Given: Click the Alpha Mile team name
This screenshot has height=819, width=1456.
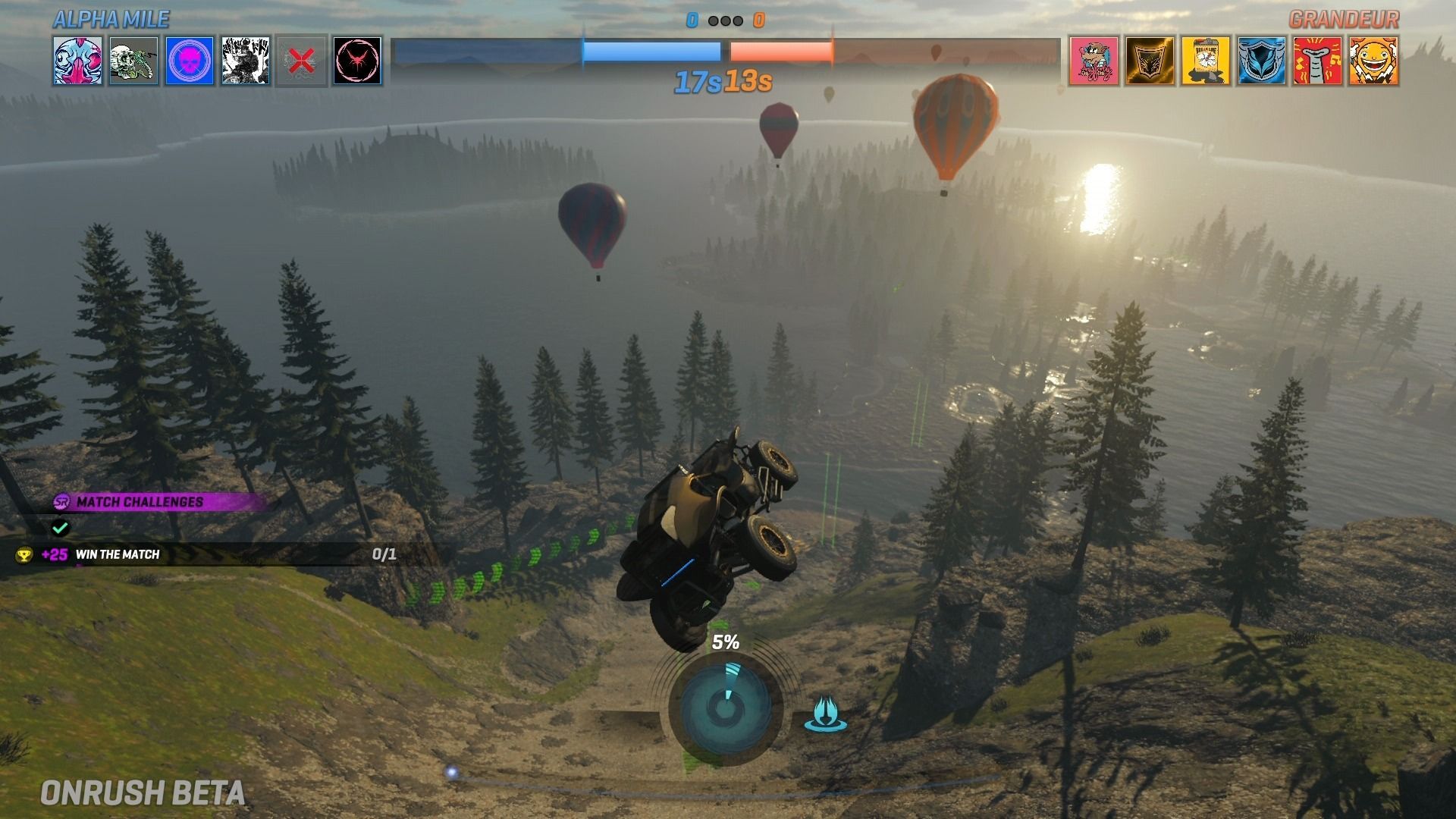Looking at the screenshot, I should click(111, 20).
